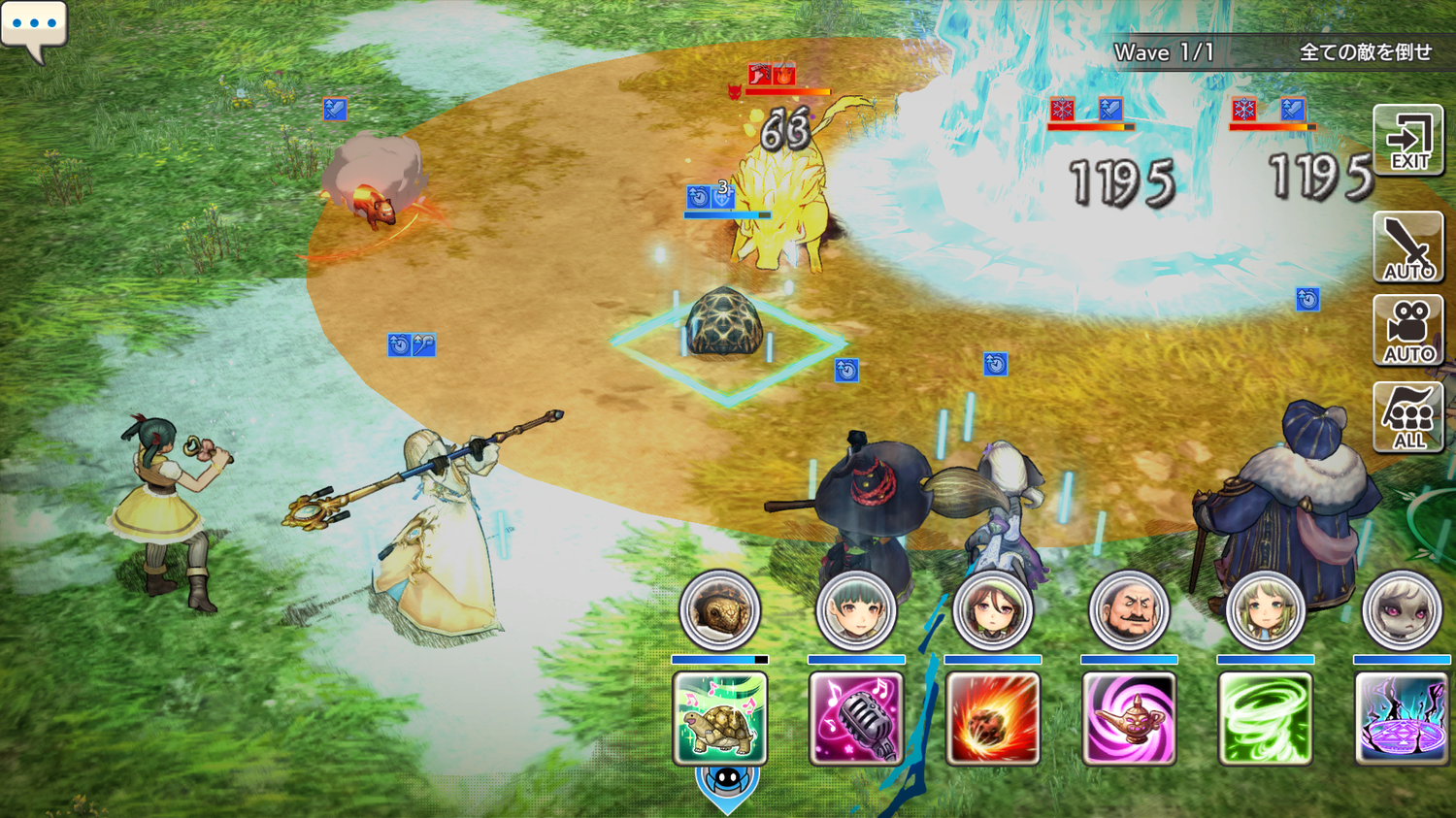Viewport: 1456px width, 818px height.
Task: Select the green-haired girl portrait
Action: [1265, 610]
